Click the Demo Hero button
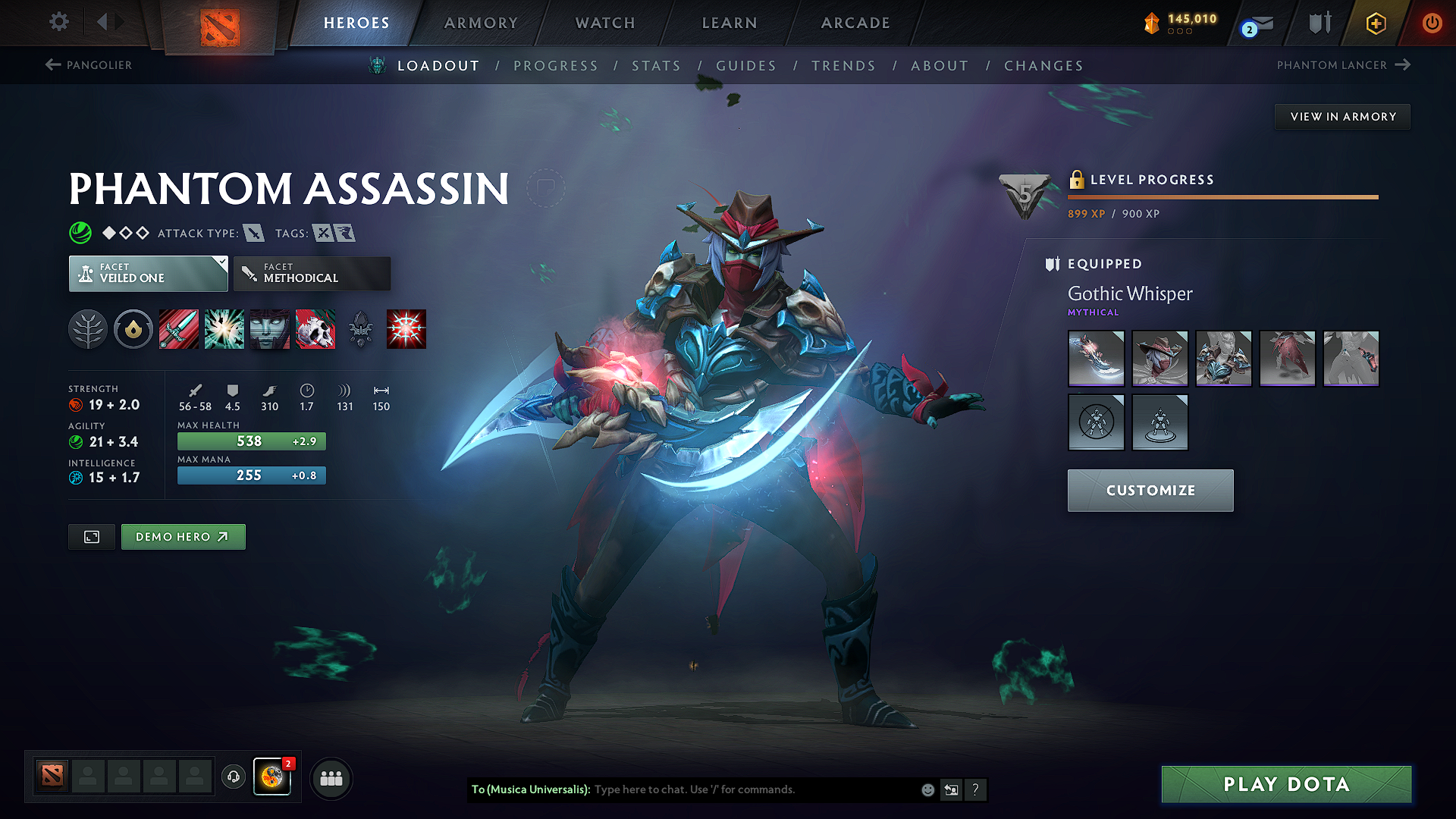The image size is (1456, 819). (183, 536)
